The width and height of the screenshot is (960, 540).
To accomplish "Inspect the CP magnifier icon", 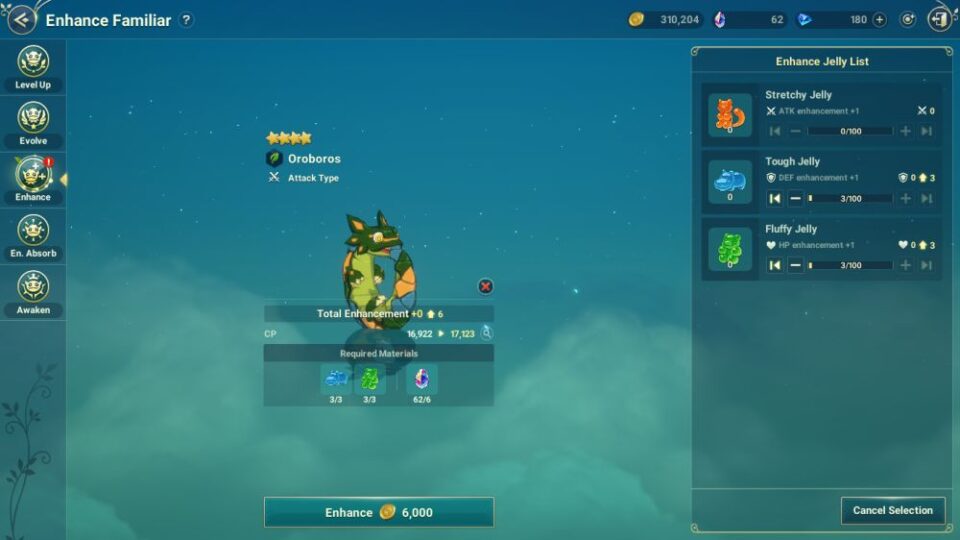I will point(487,333).
